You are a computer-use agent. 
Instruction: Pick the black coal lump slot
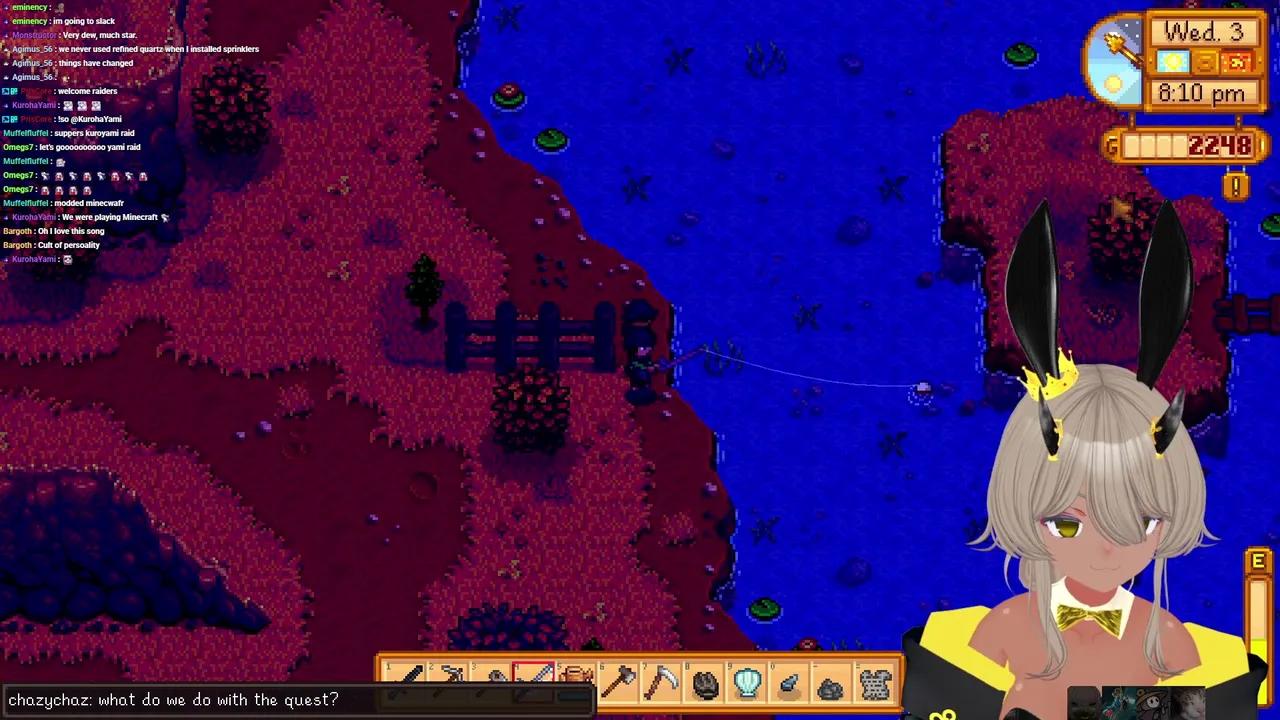pyautogui.click(x=705, y=684)
